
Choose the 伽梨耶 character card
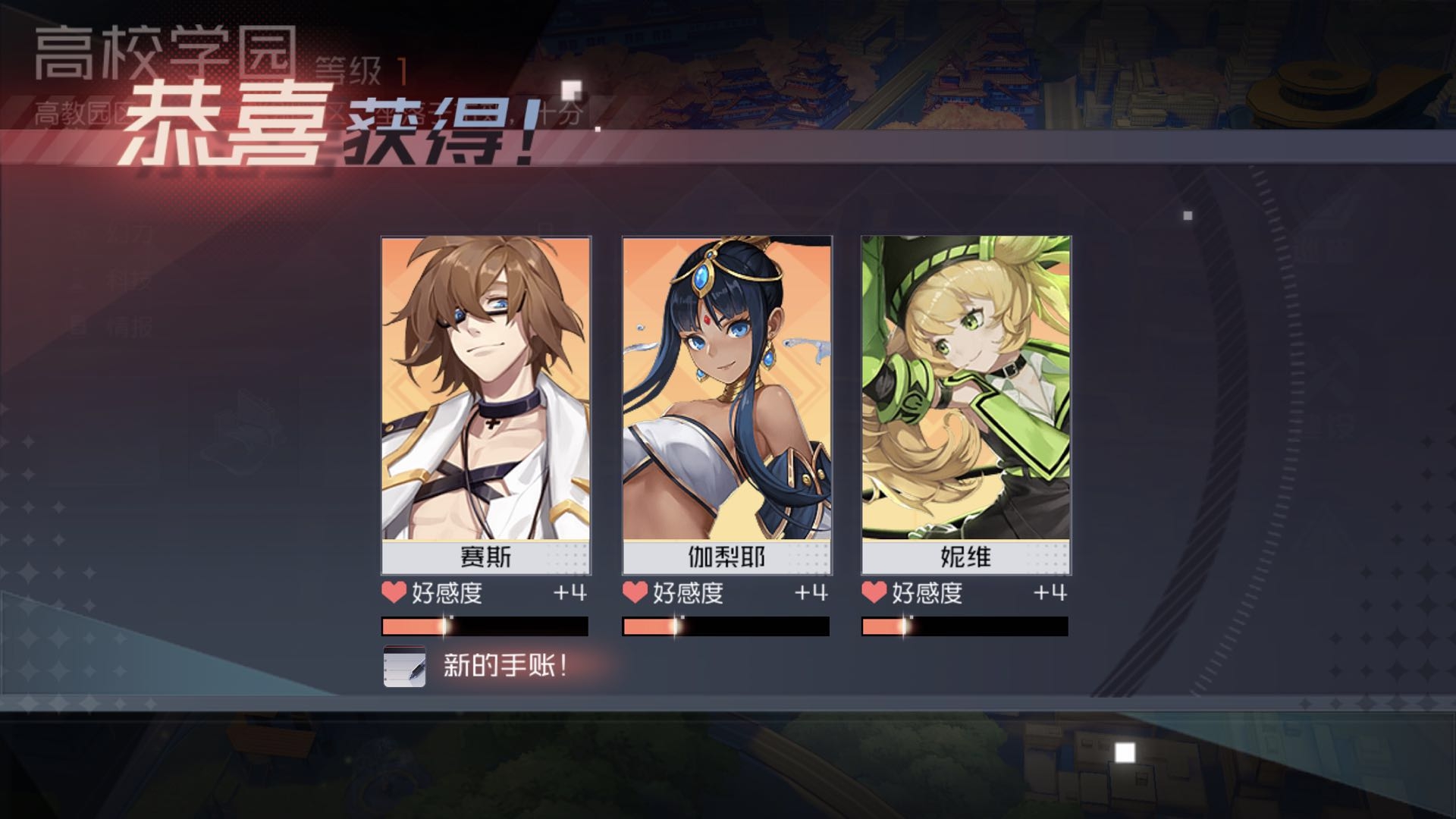click(726, 404)
